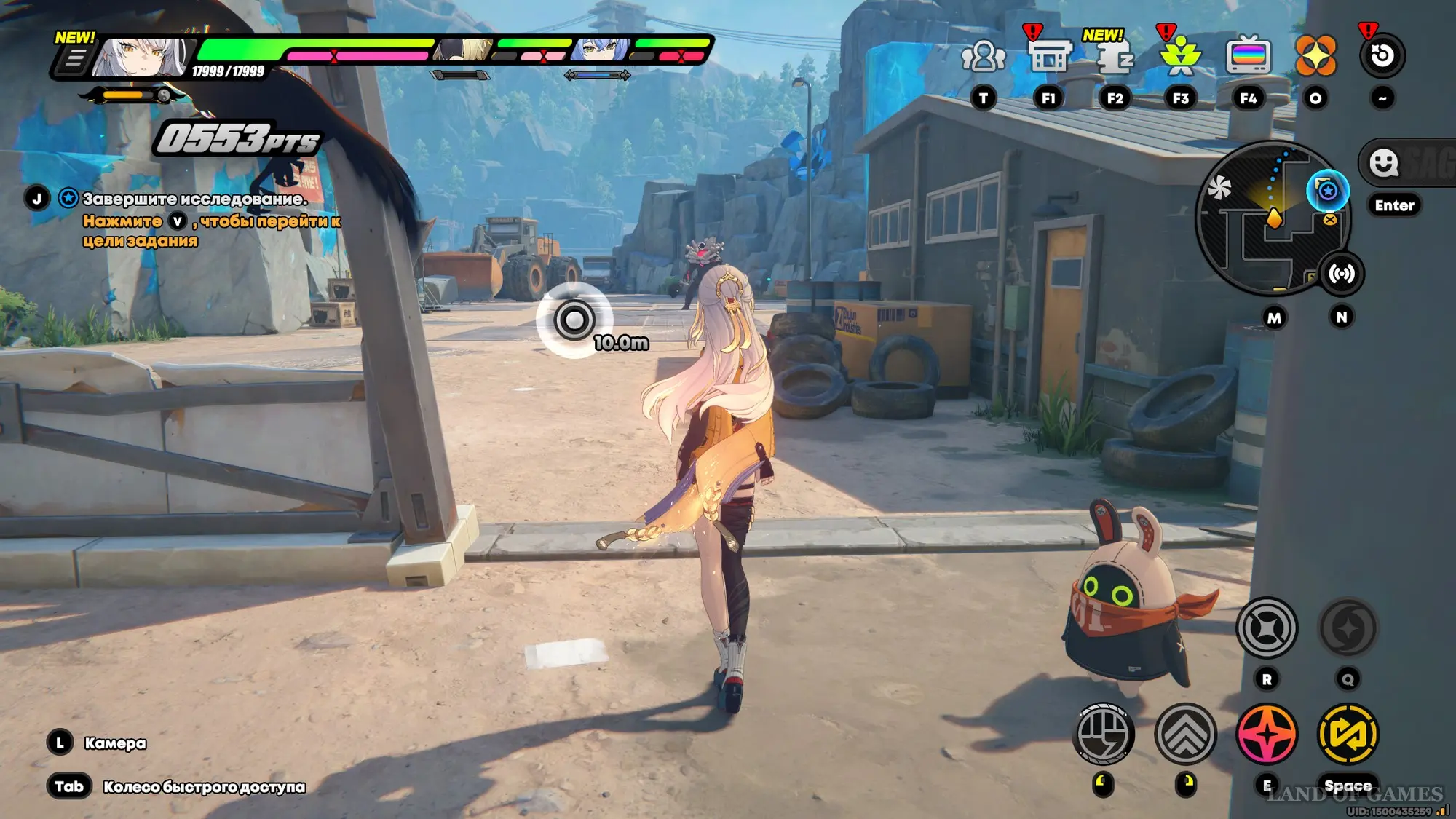Open the shop storefront icon

click(x=1048, y=56)
